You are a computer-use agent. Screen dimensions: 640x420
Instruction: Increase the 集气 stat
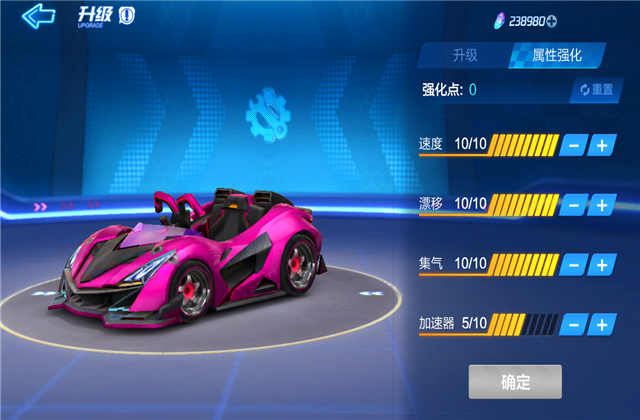coord(601,265)
